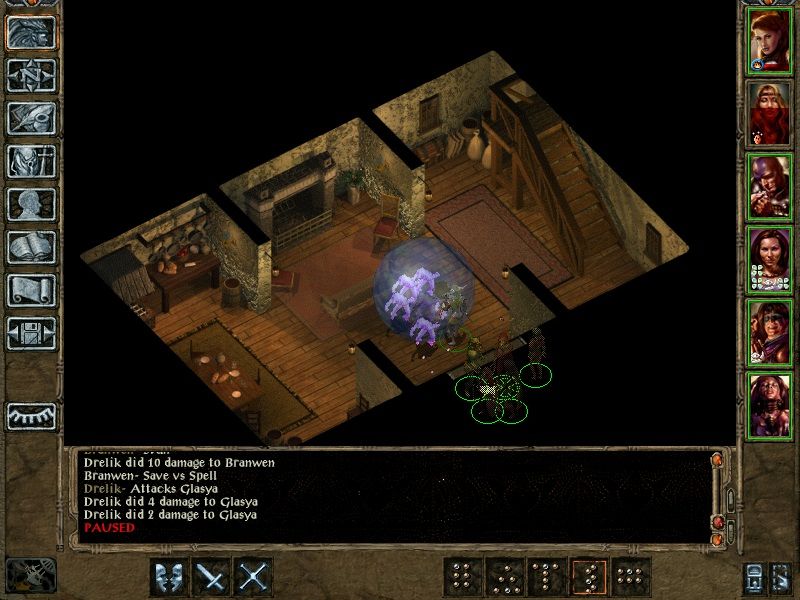The height and width of the screenshot is (600, 800).
Task: Open the inventory screen with the armor icon
Action: [x=31, y=161]
